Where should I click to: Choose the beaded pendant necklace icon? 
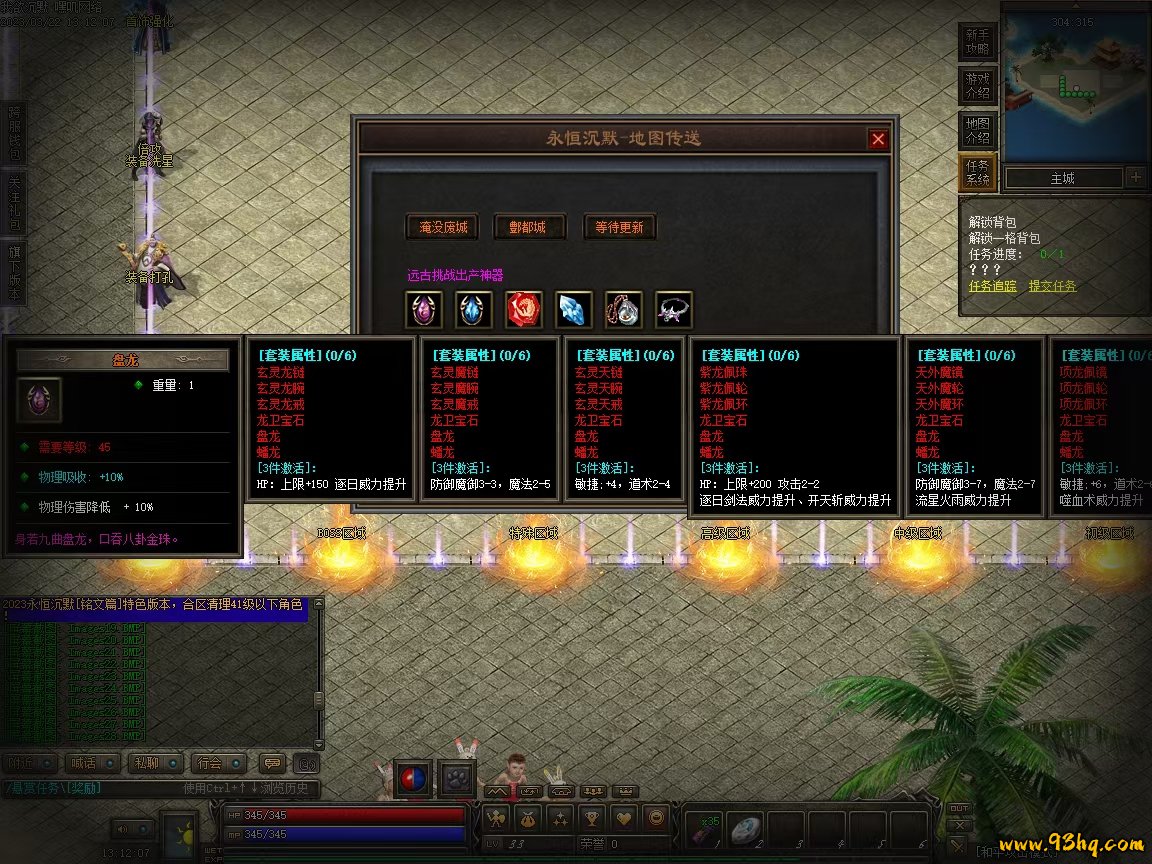[624, 310]
